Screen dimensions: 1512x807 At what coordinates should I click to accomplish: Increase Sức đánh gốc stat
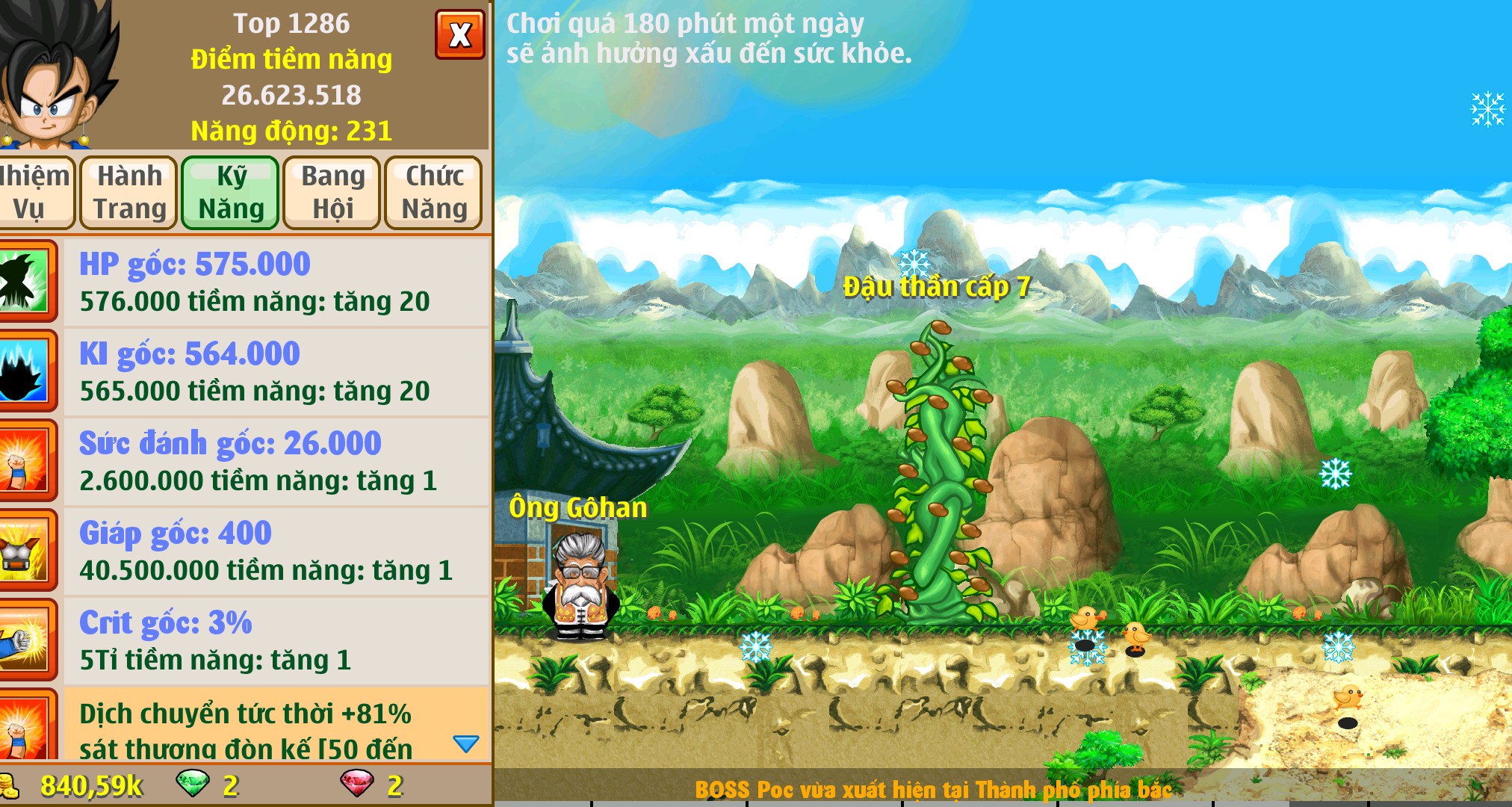276,461
